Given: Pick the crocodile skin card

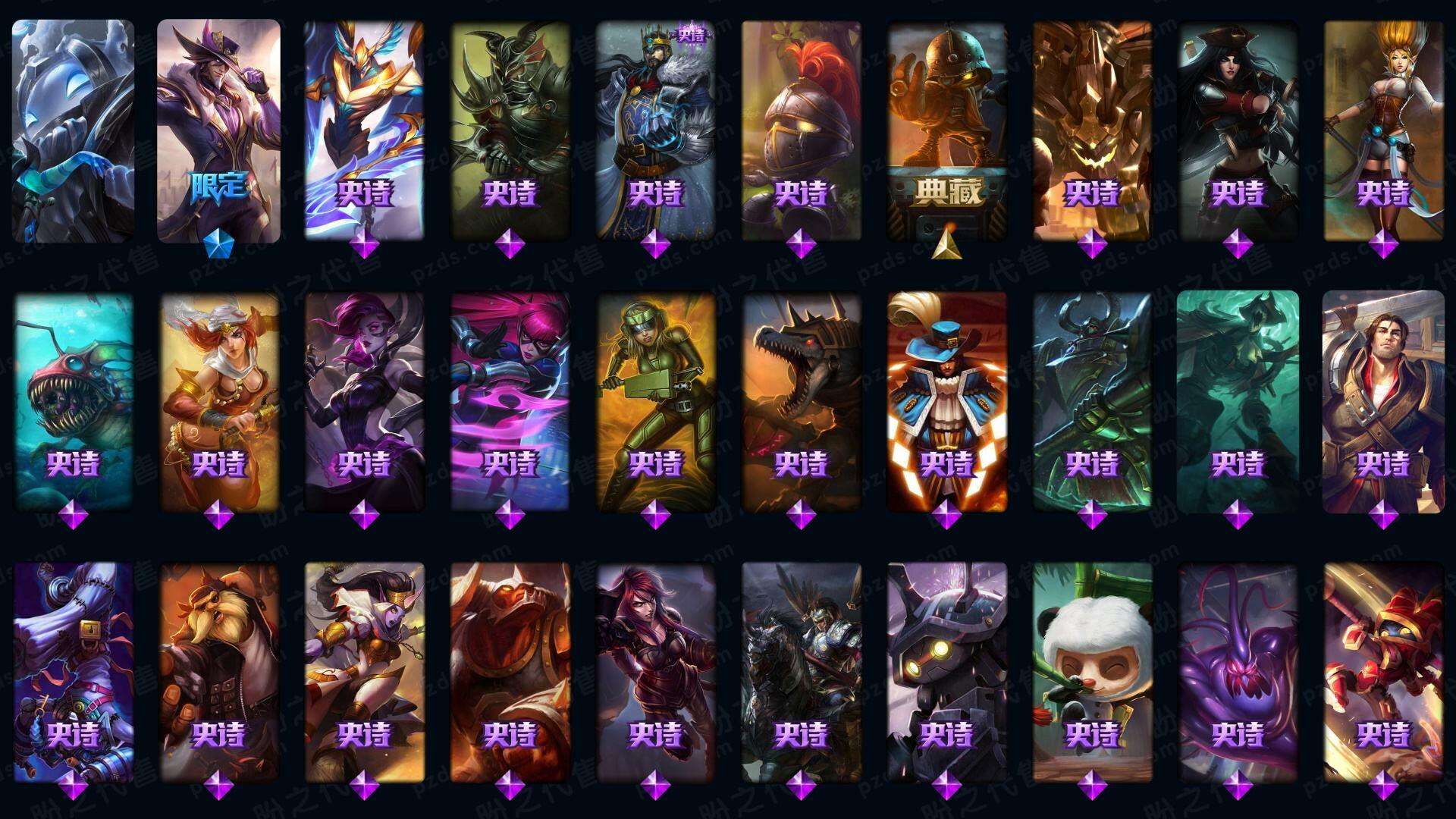Looking at the screenshot, I should pyautogui.click(x=801, y=402).
